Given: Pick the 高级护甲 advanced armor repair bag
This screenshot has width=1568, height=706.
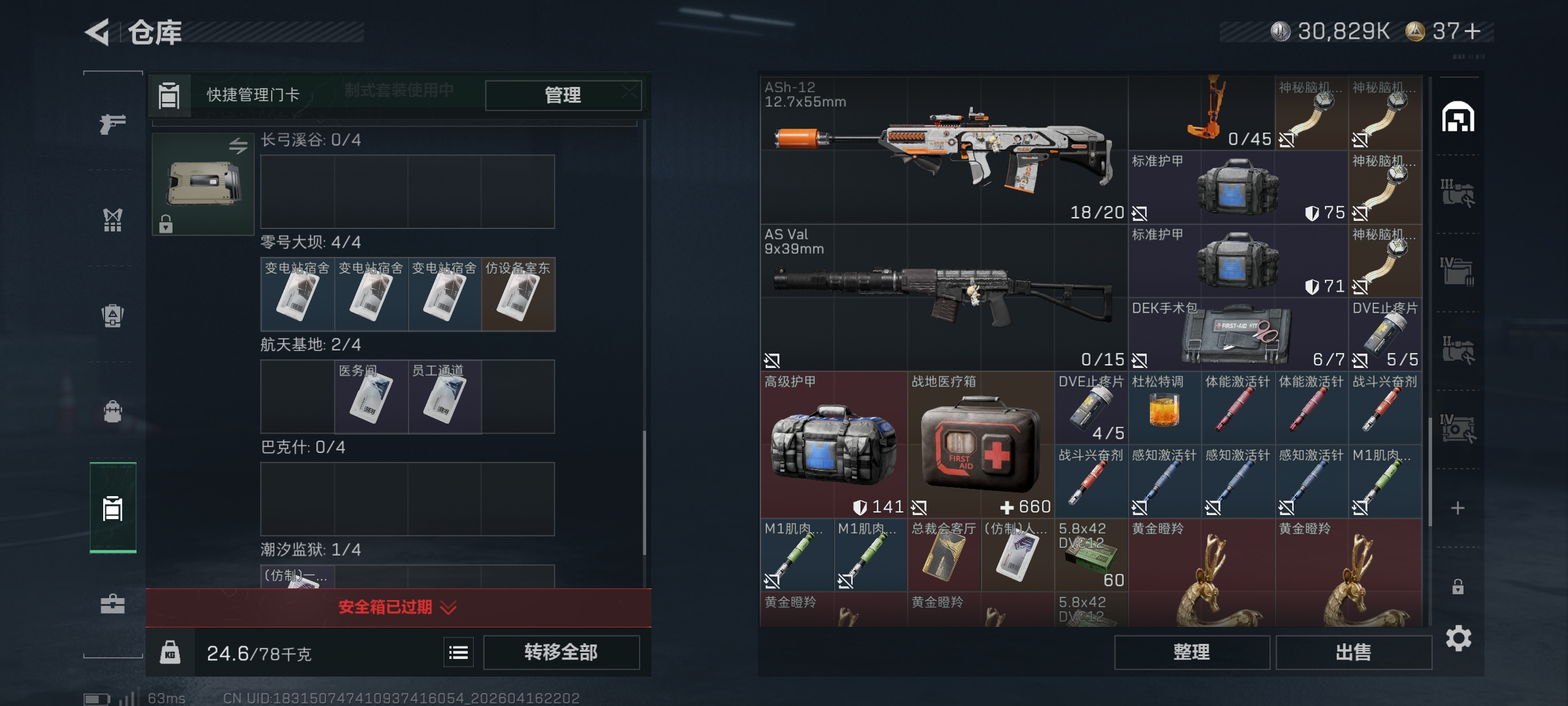Looking at the screenshot, I should click(833, 446).
